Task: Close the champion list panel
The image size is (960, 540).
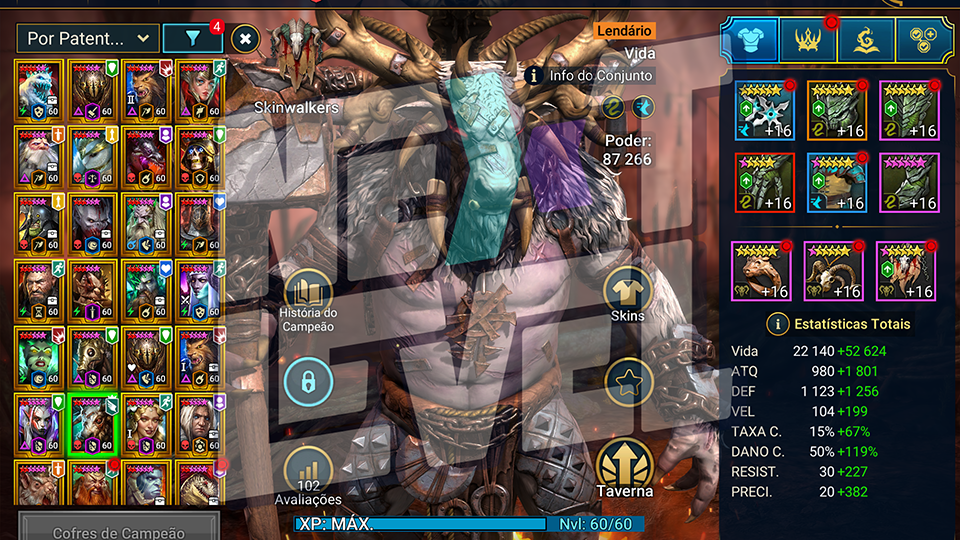Action: click(245, 39)
